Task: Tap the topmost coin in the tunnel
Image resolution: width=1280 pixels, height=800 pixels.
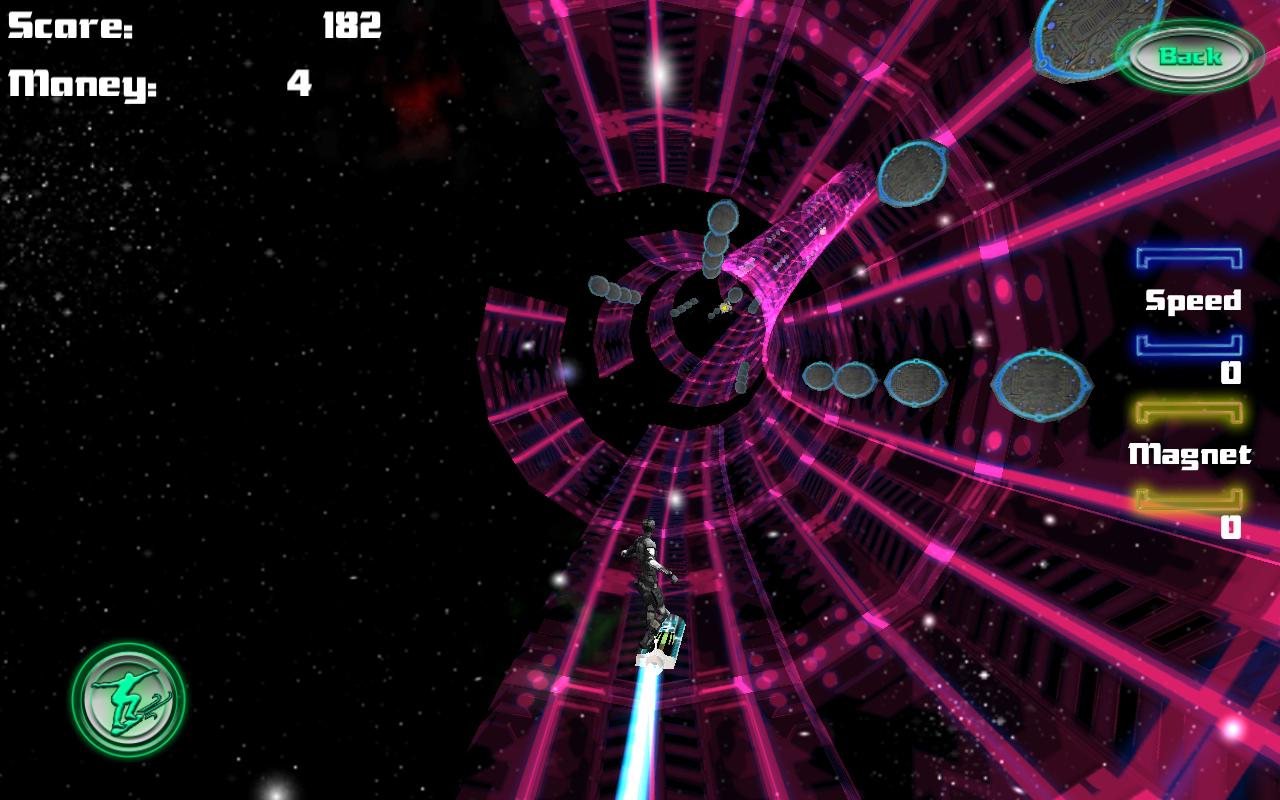Action: click(722, 215)
